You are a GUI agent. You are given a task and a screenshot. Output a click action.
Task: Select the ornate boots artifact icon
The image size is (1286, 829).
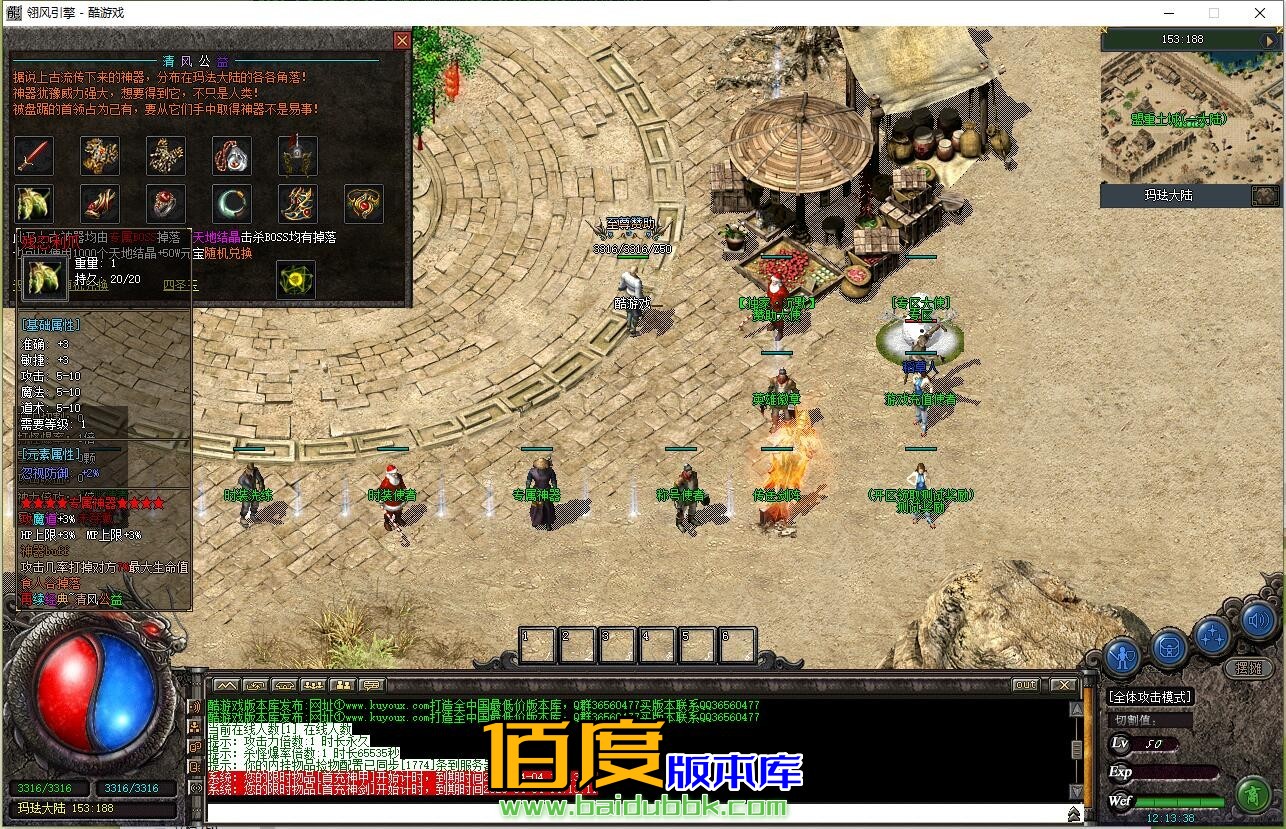pos(298,204)
